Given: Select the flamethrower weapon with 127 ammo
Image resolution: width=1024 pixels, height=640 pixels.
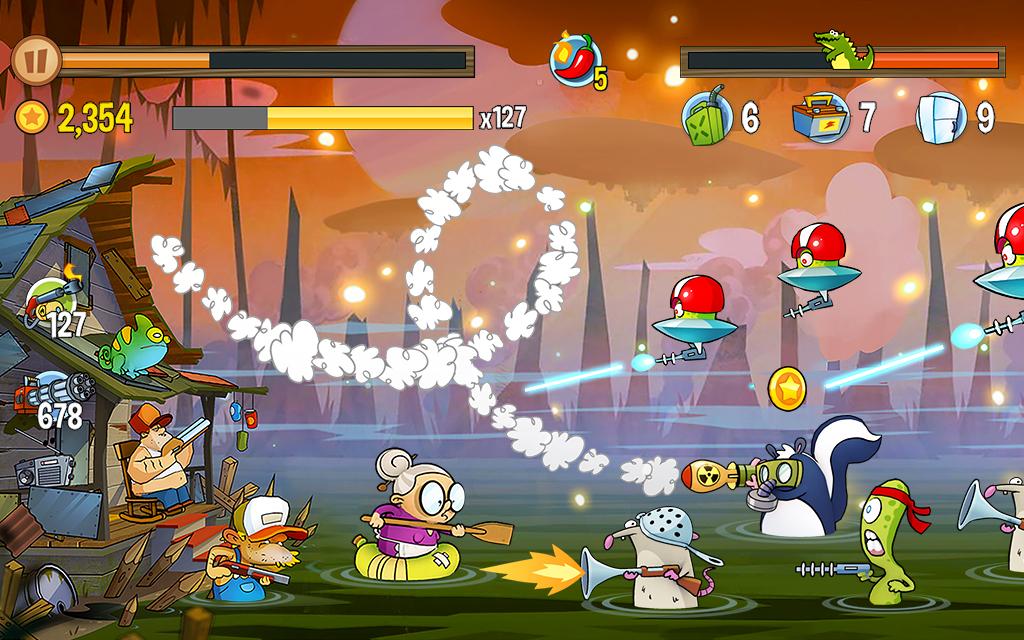Looking at the screenshot, I should (49, 299).
